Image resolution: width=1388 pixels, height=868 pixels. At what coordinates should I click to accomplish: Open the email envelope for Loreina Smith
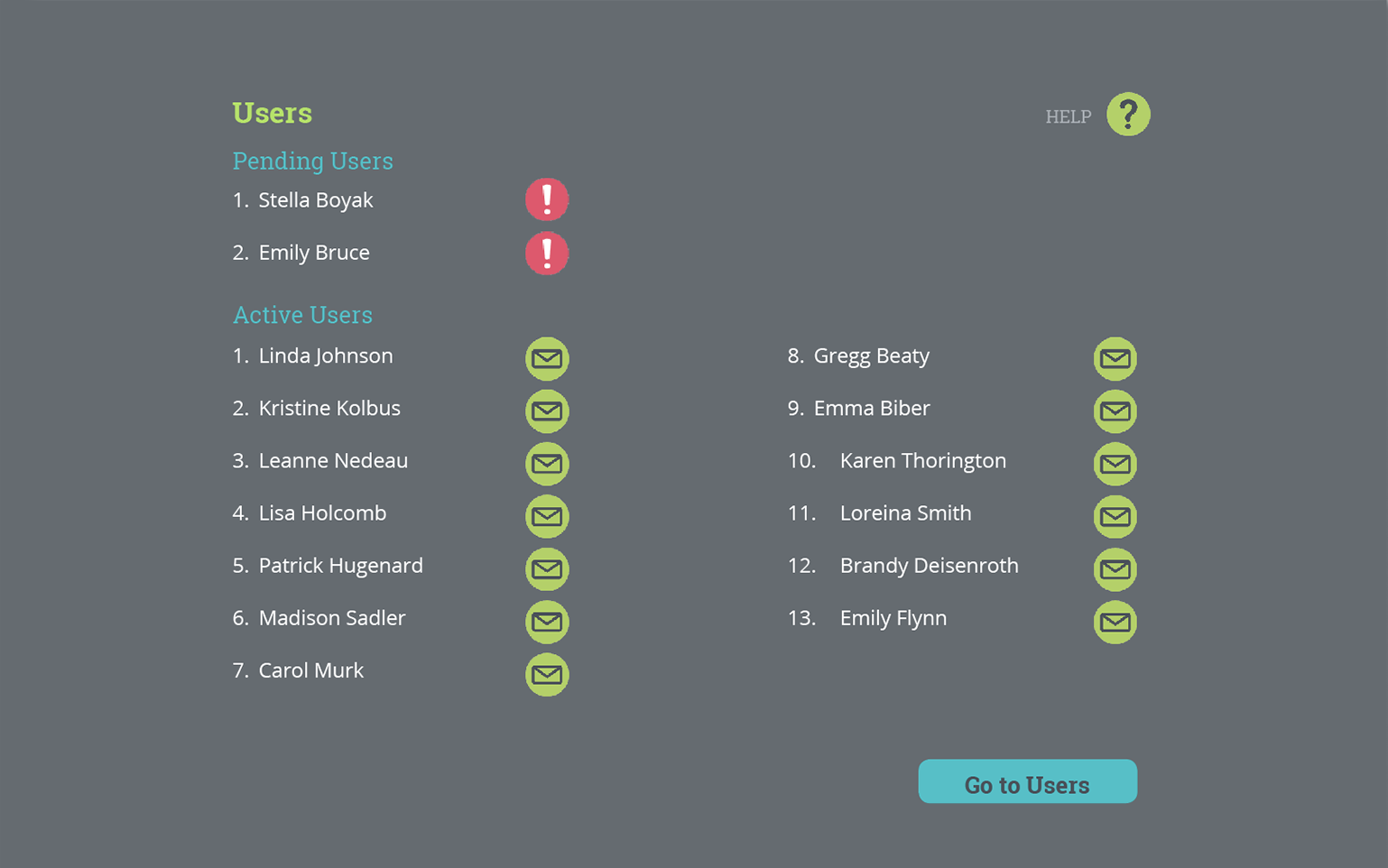(1115, 517)
